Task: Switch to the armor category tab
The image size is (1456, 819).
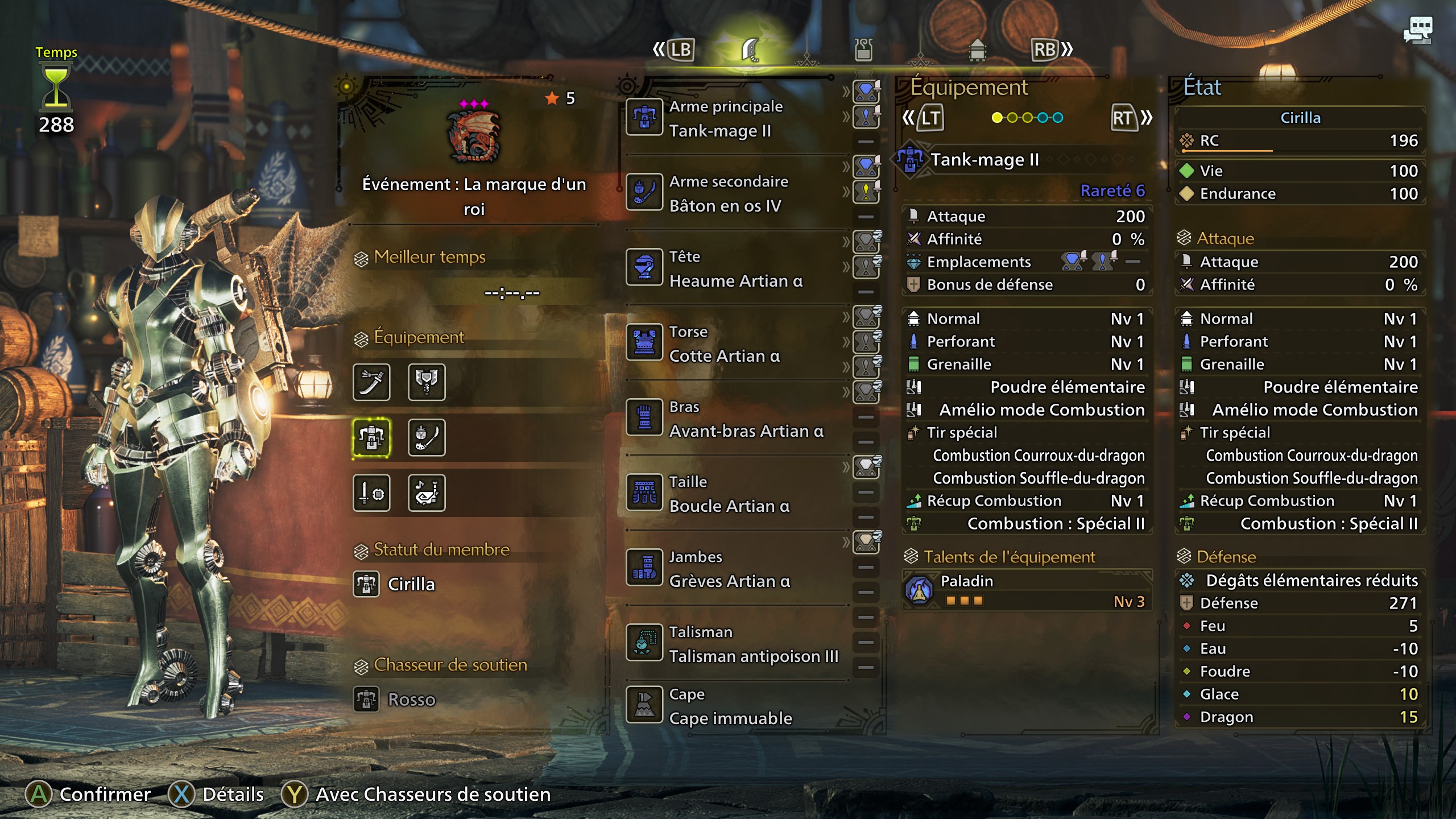Action: click(x=978, y=50)
